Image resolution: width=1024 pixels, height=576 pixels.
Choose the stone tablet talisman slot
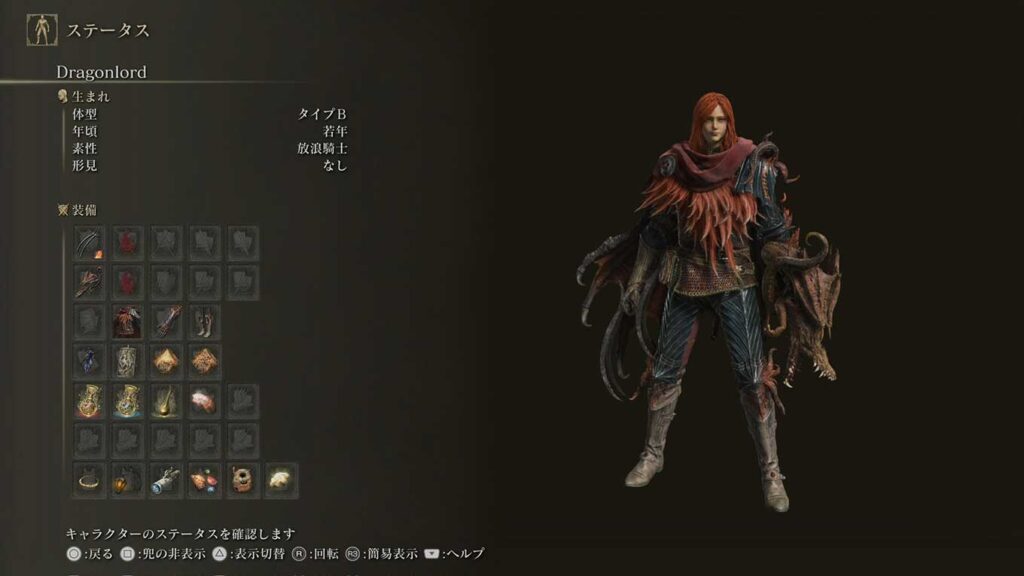(x=127, y=360)
